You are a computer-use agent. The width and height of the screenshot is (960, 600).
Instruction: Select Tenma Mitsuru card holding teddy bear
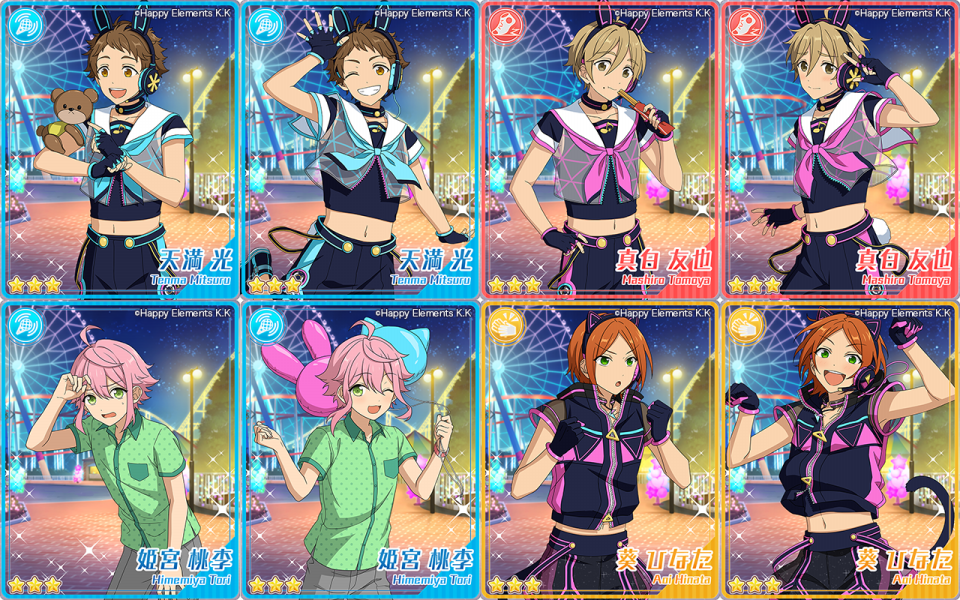click(120, 150)
